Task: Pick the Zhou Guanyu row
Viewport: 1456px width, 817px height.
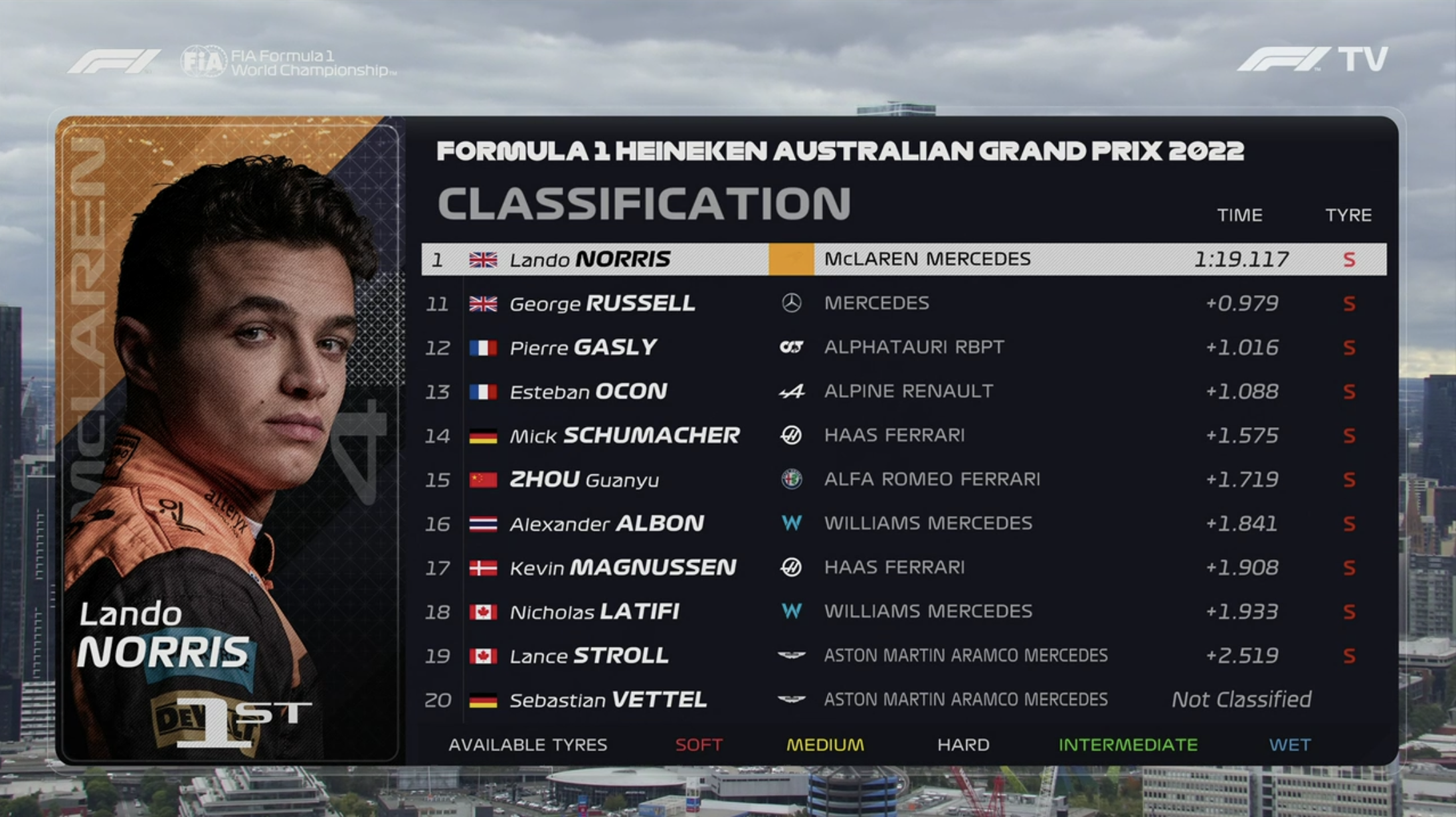Action: pos(903,480)
